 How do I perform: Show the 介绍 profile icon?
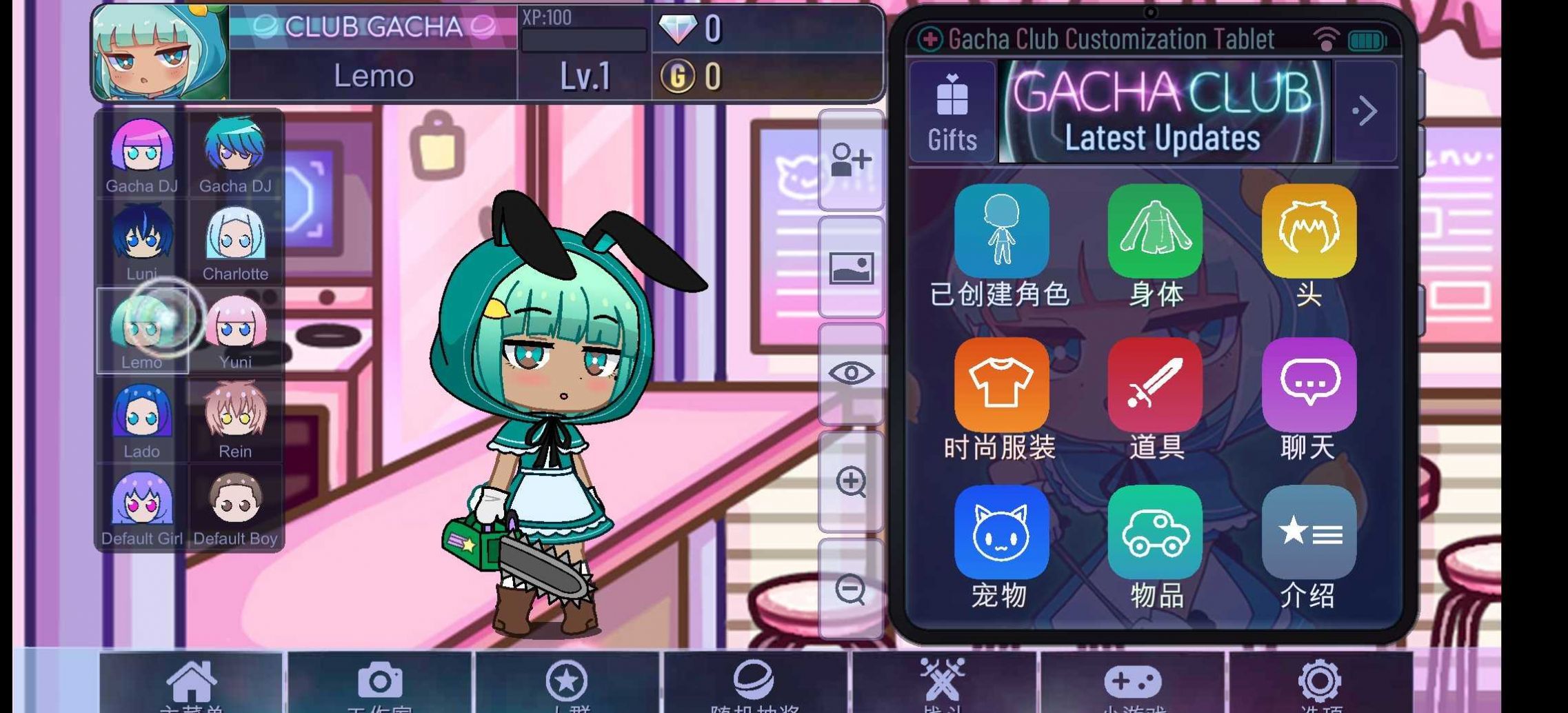point(1309,532)
